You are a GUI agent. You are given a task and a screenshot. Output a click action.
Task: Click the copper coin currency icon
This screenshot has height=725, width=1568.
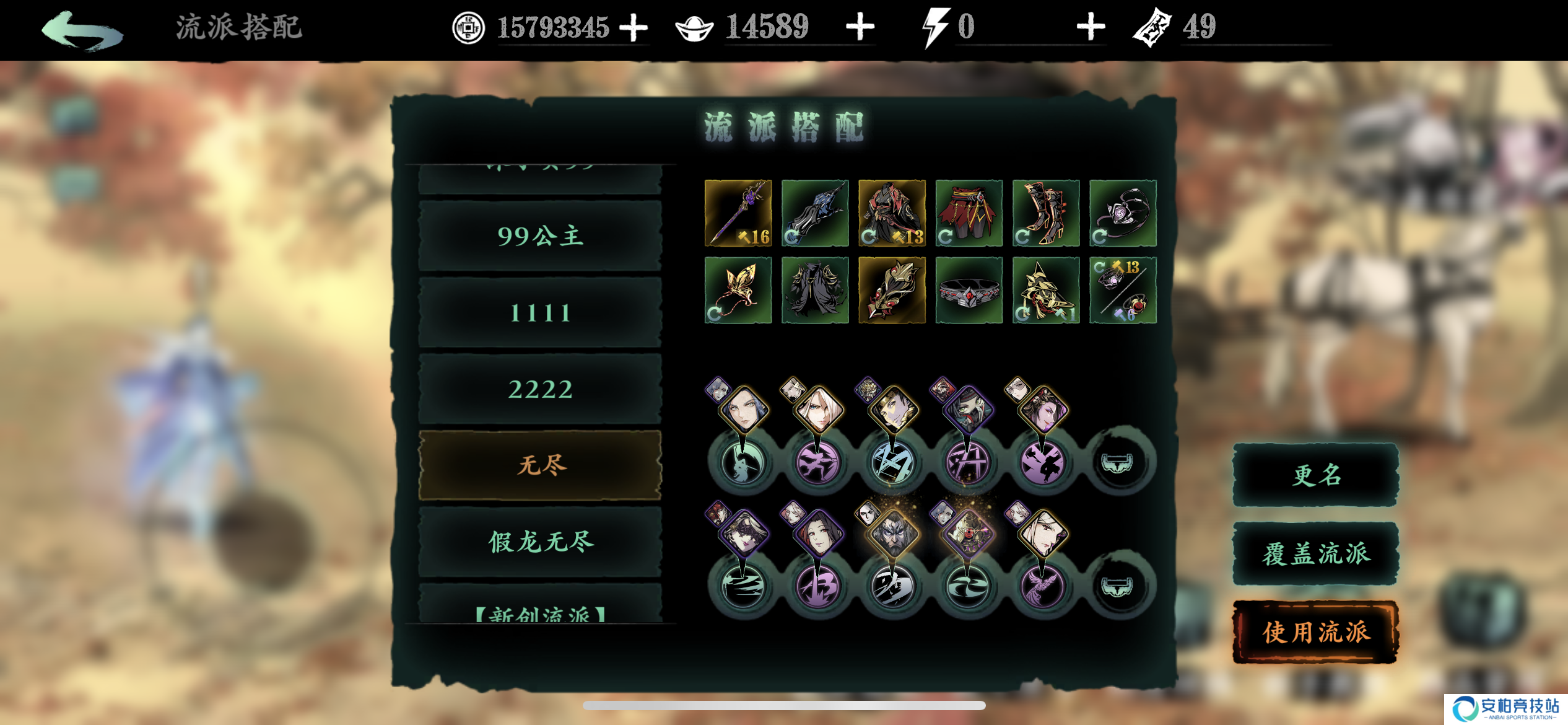468,27
